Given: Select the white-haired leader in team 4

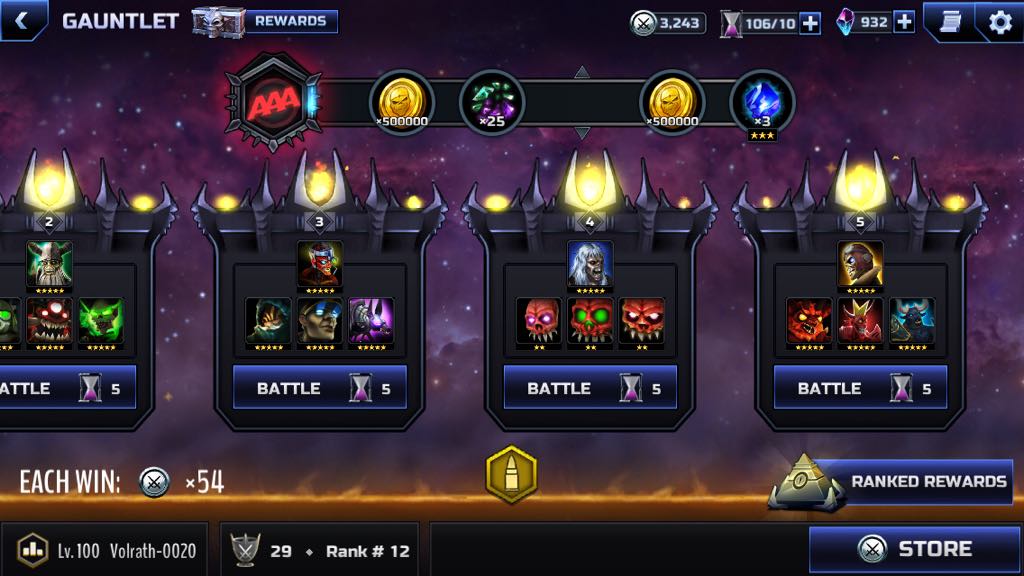Looking at the screenshot, I should (590, 264).
